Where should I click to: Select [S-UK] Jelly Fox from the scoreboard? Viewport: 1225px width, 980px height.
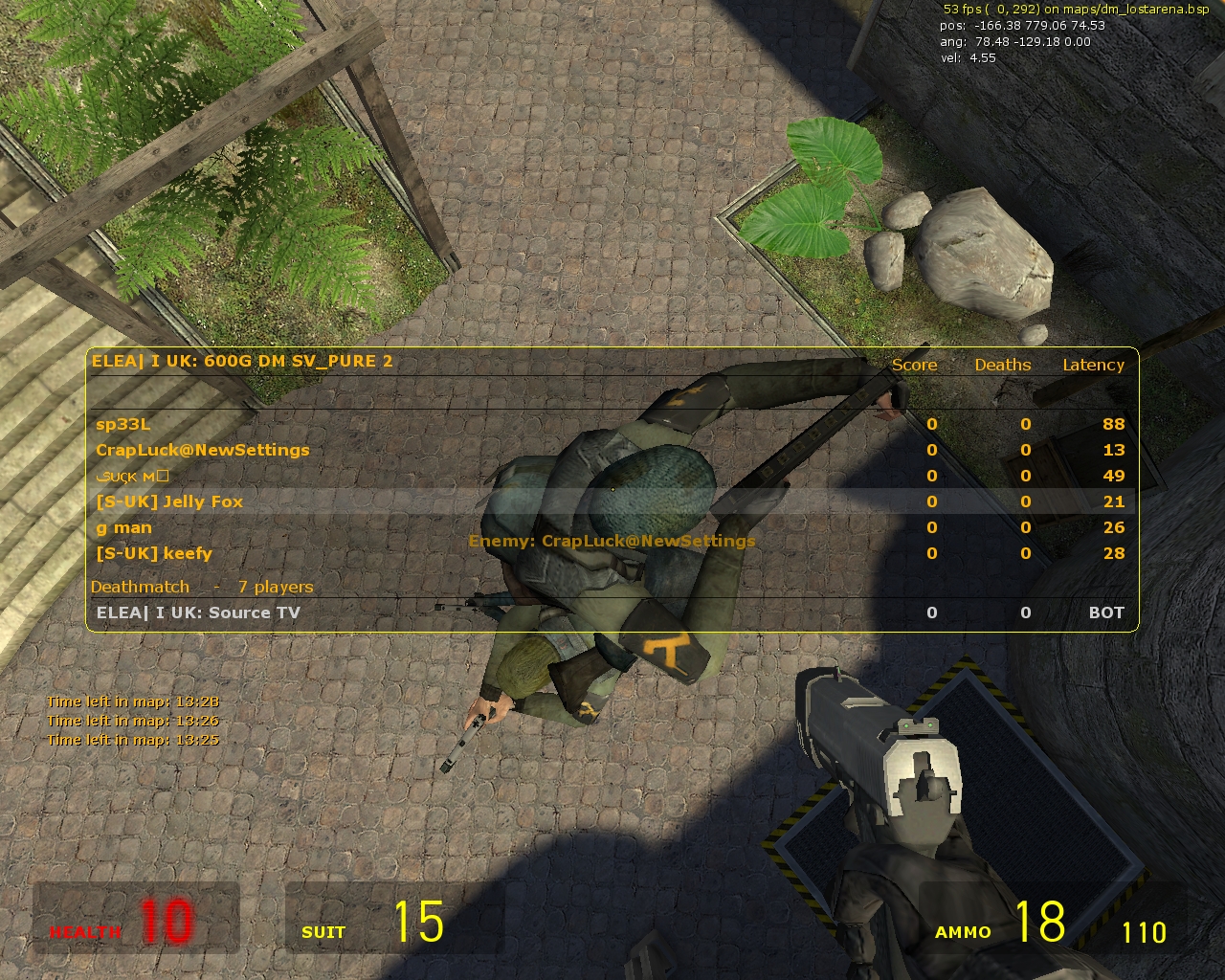[170, 501]
